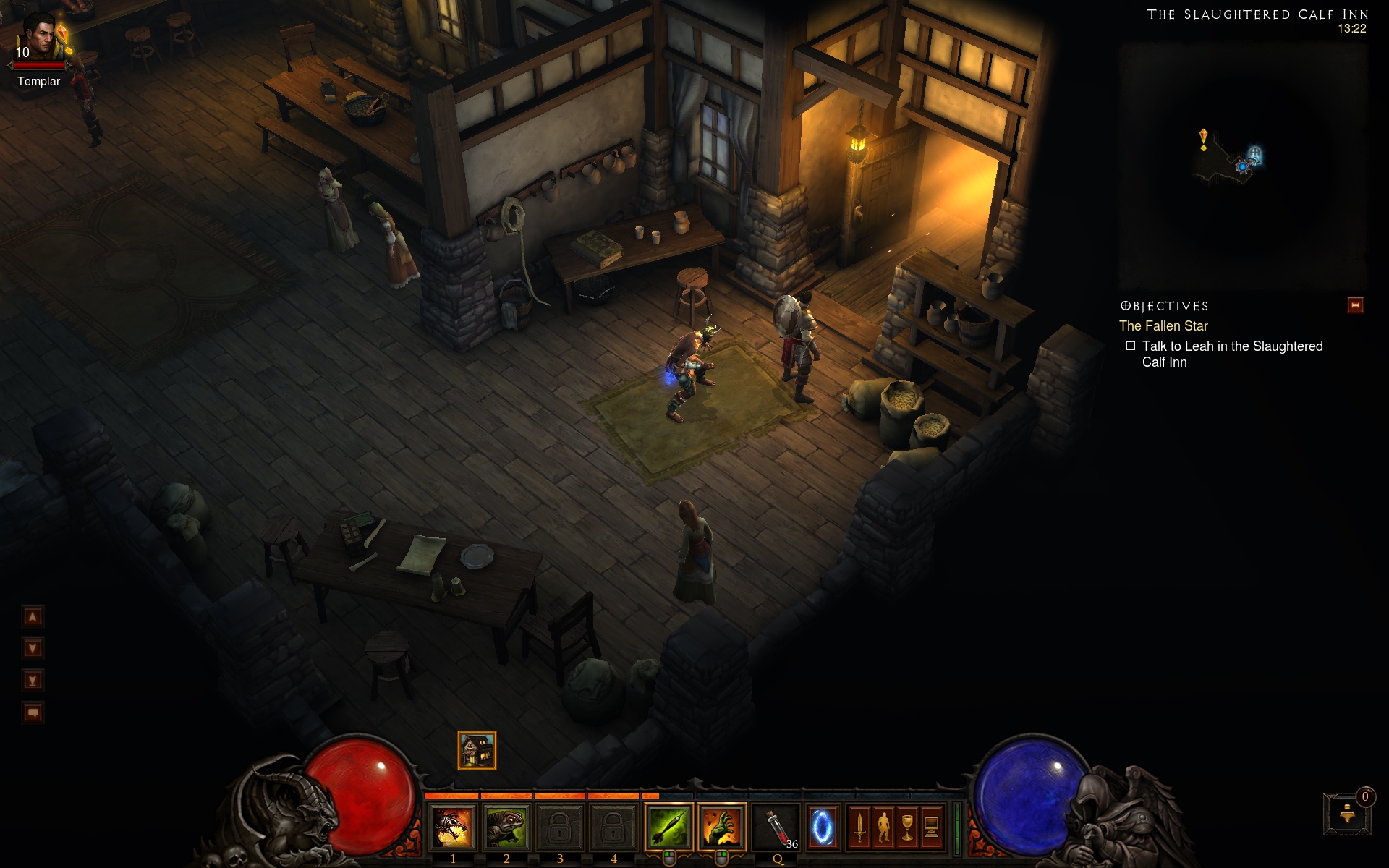This screenshot has width=1389, height=868.
Task: Click the minimap of the inn
Action: point(1242,165)
